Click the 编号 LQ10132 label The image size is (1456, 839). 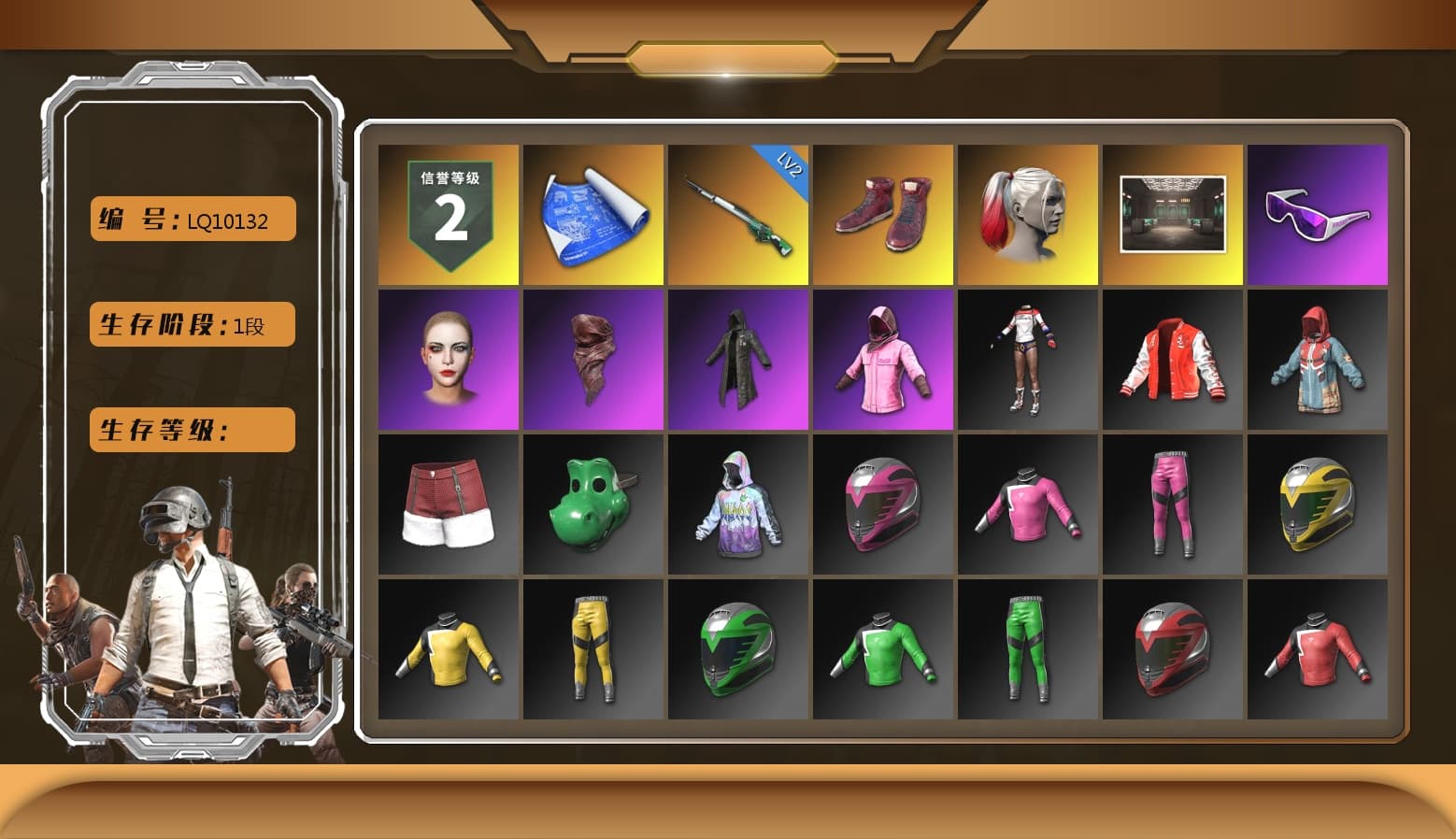pyautogui.click(x=191, y=219)
